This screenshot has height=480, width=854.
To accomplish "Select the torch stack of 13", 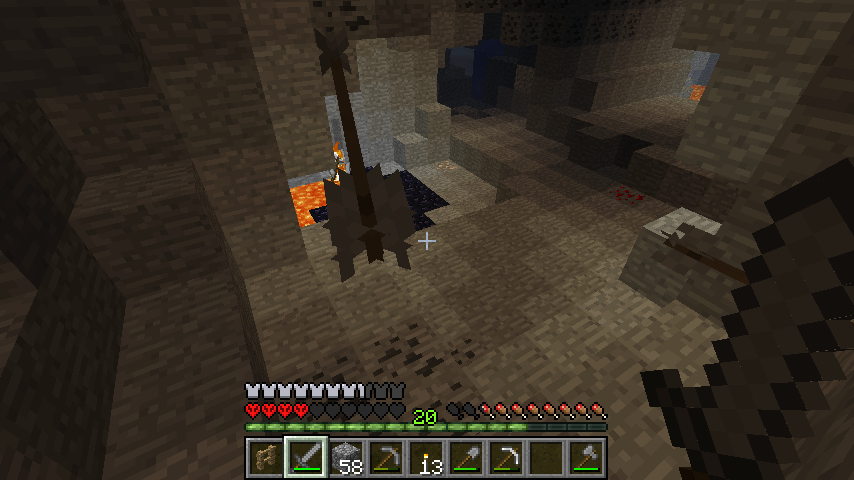I will pyautogui.click(x=425, y=459).
